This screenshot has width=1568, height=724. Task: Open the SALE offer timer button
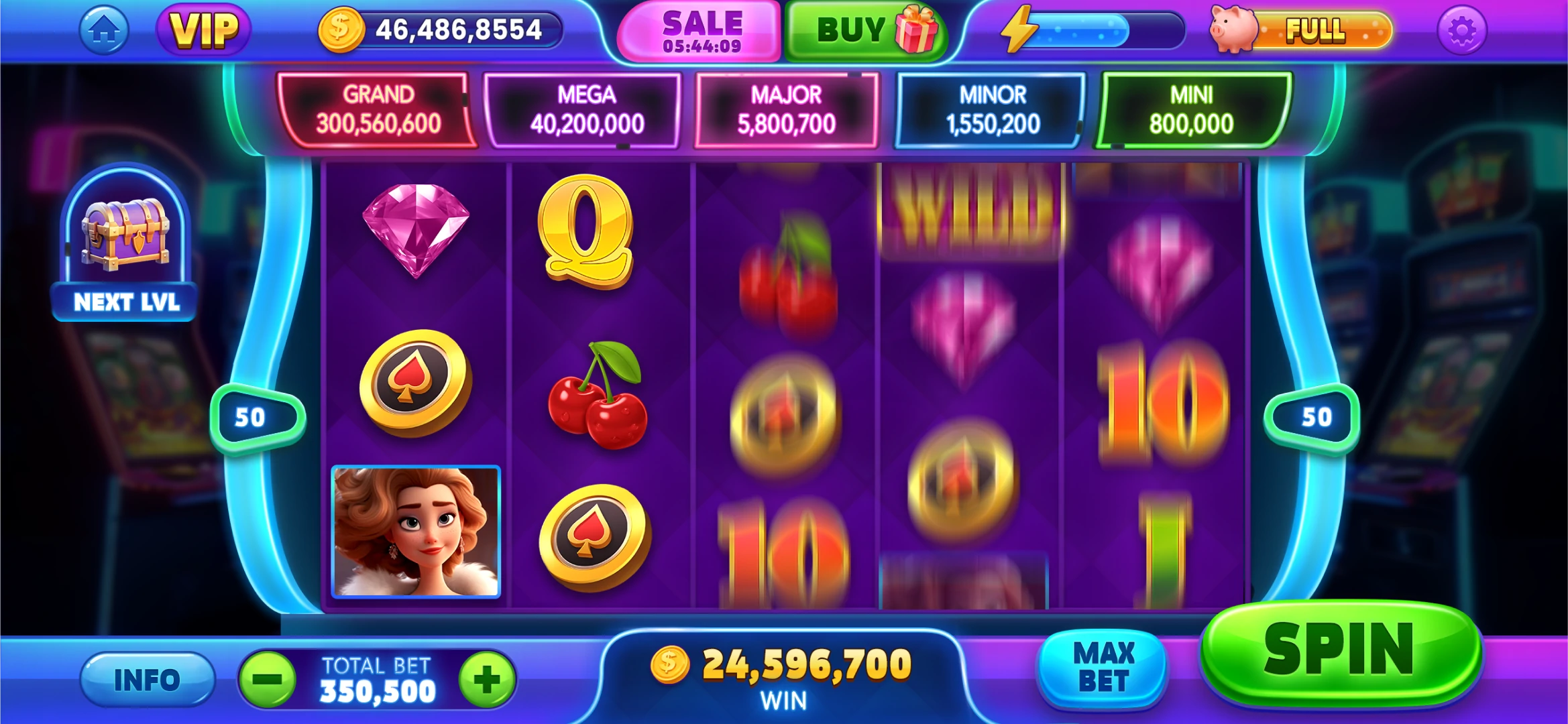(x=702, y=32)
